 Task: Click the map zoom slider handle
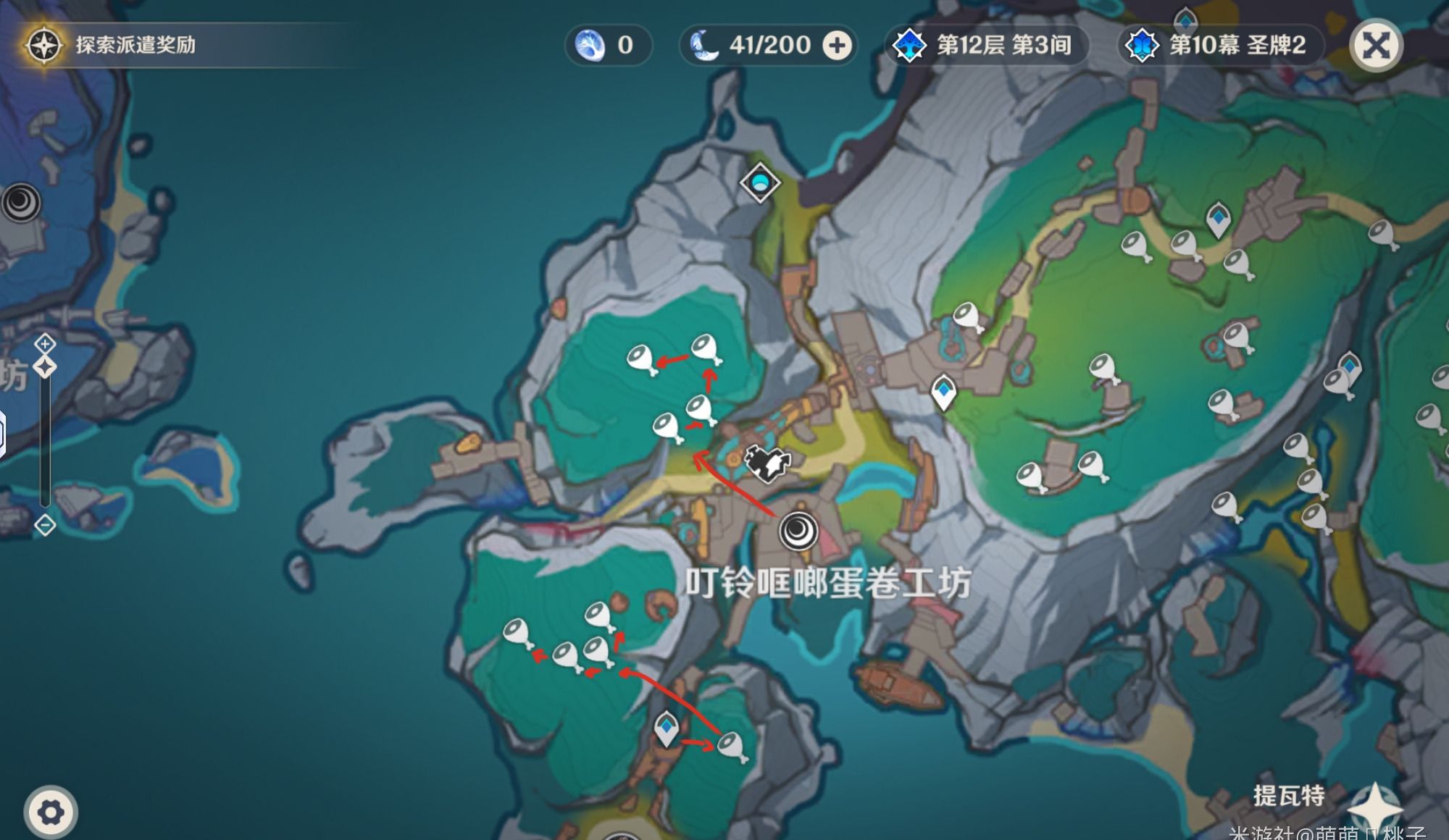click(45, 367)
